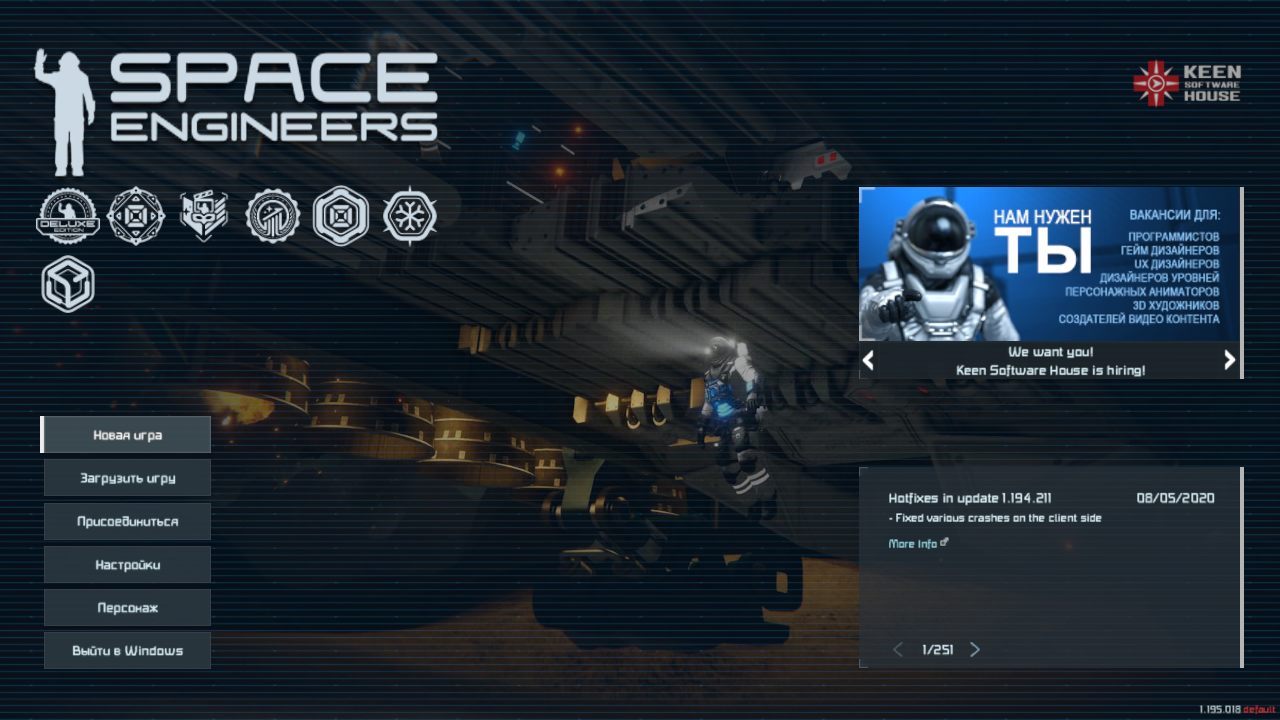
Task: Click the snowflake DLC badge
Action: coord(409,216)
